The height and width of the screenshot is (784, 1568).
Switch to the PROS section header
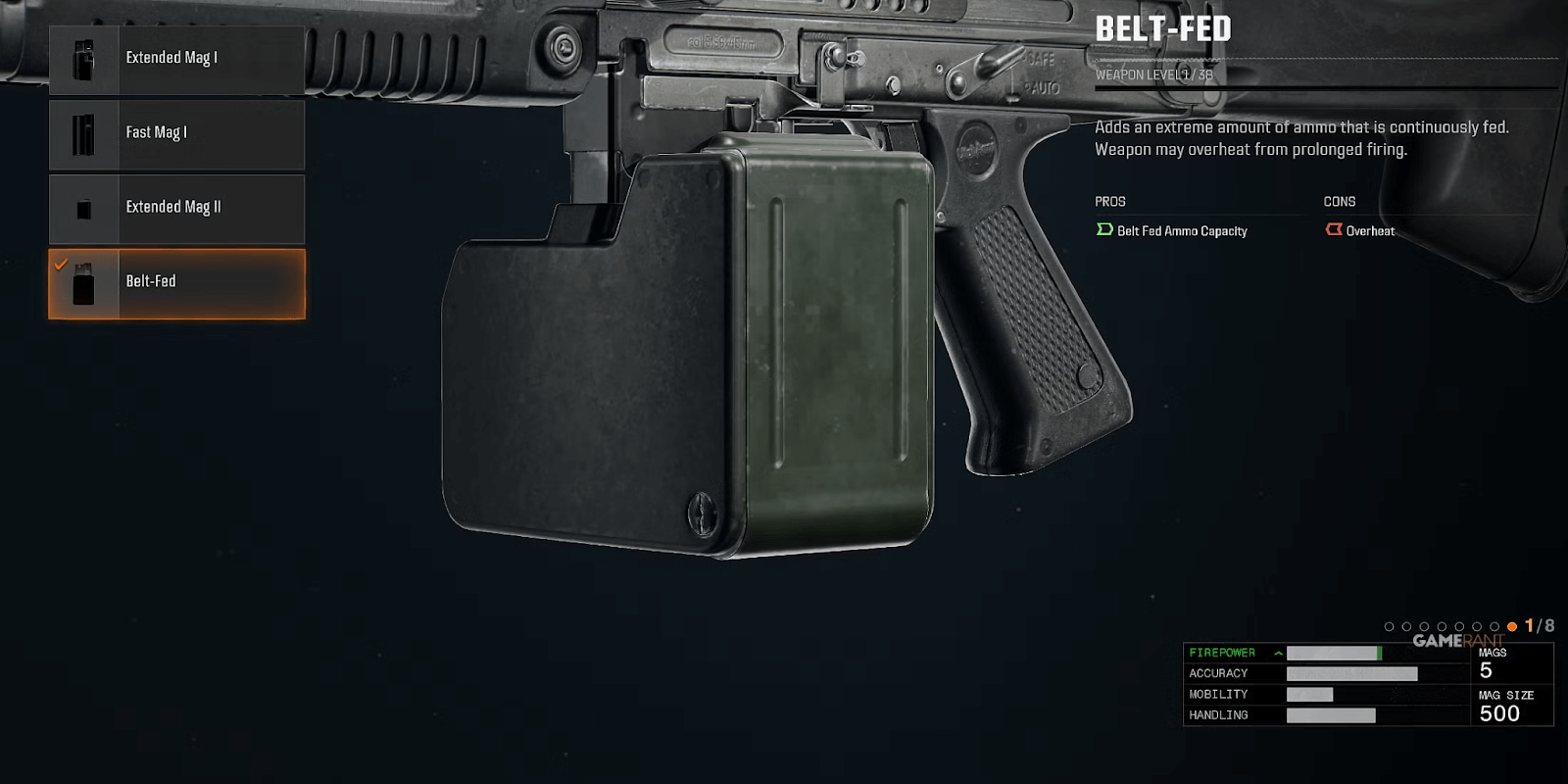[1108, 201]
